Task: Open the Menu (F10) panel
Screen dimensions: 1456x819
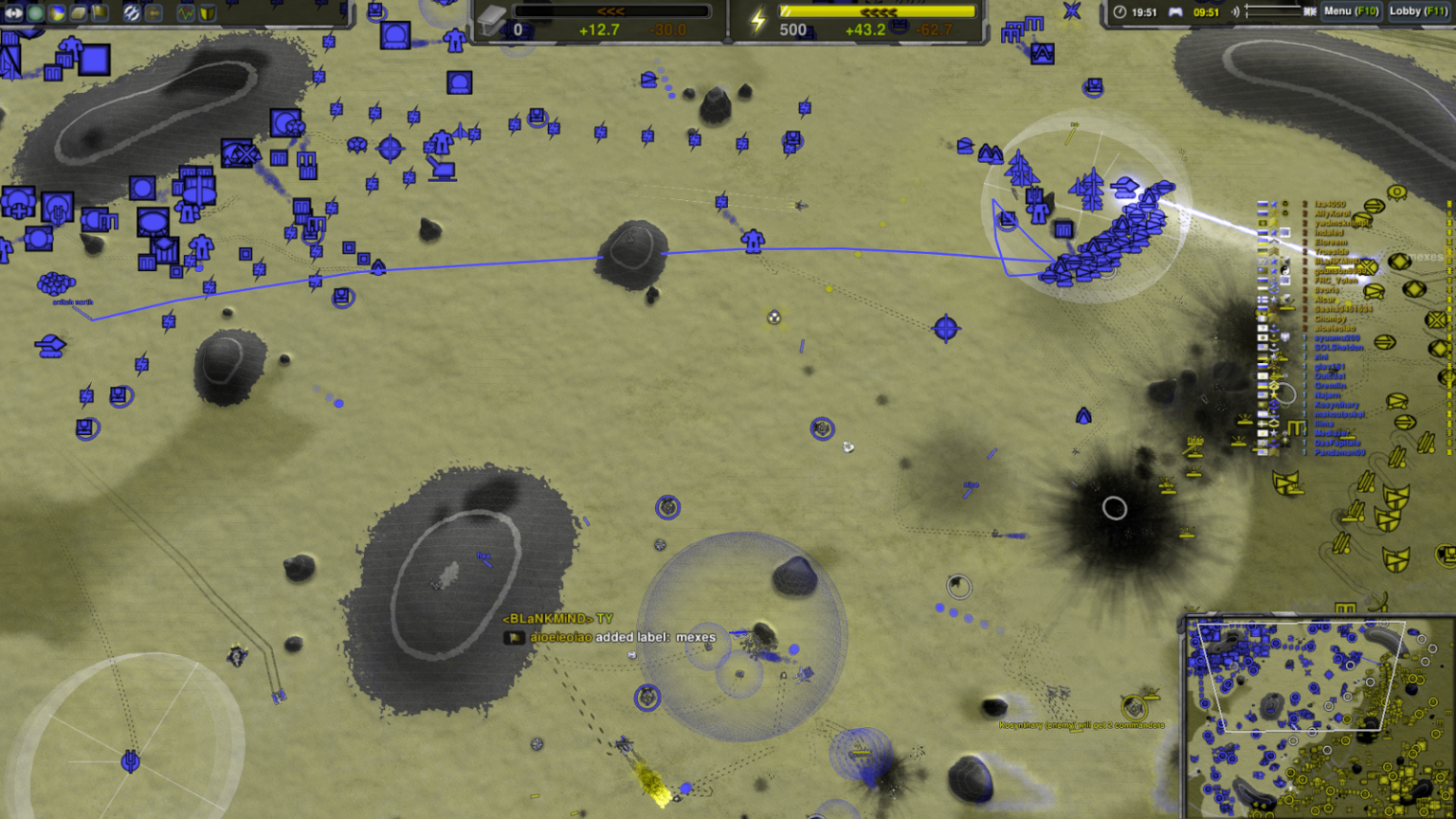Action: (1351, 11)
